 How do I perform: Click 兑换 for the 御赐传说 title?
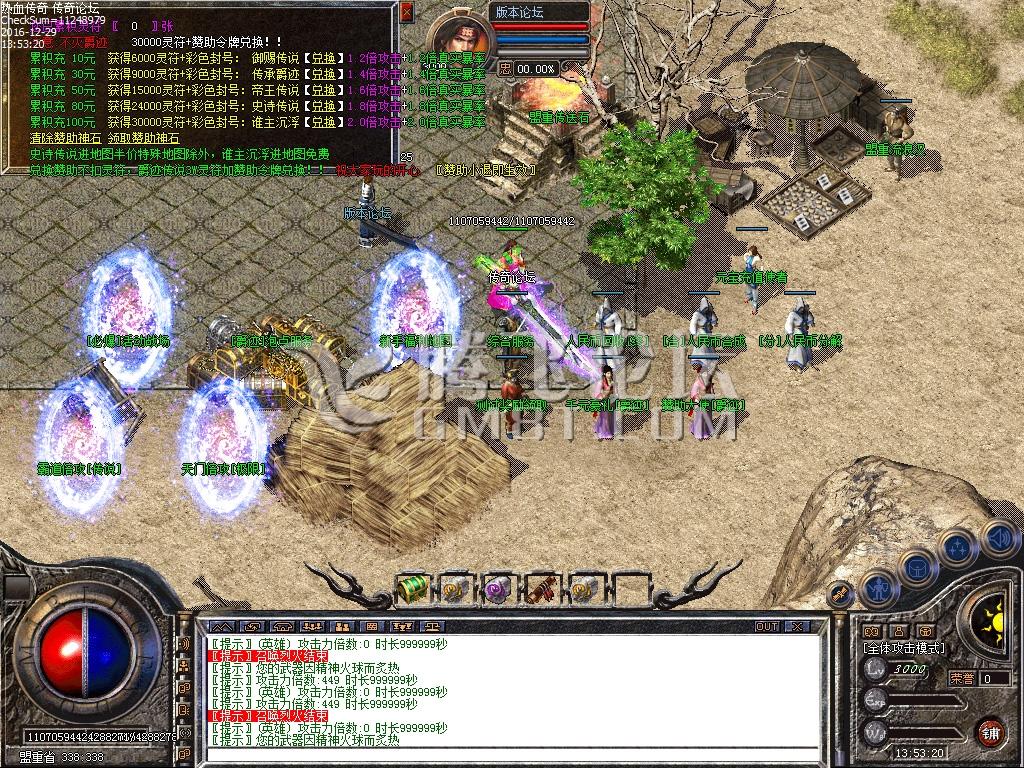[322, 58]
